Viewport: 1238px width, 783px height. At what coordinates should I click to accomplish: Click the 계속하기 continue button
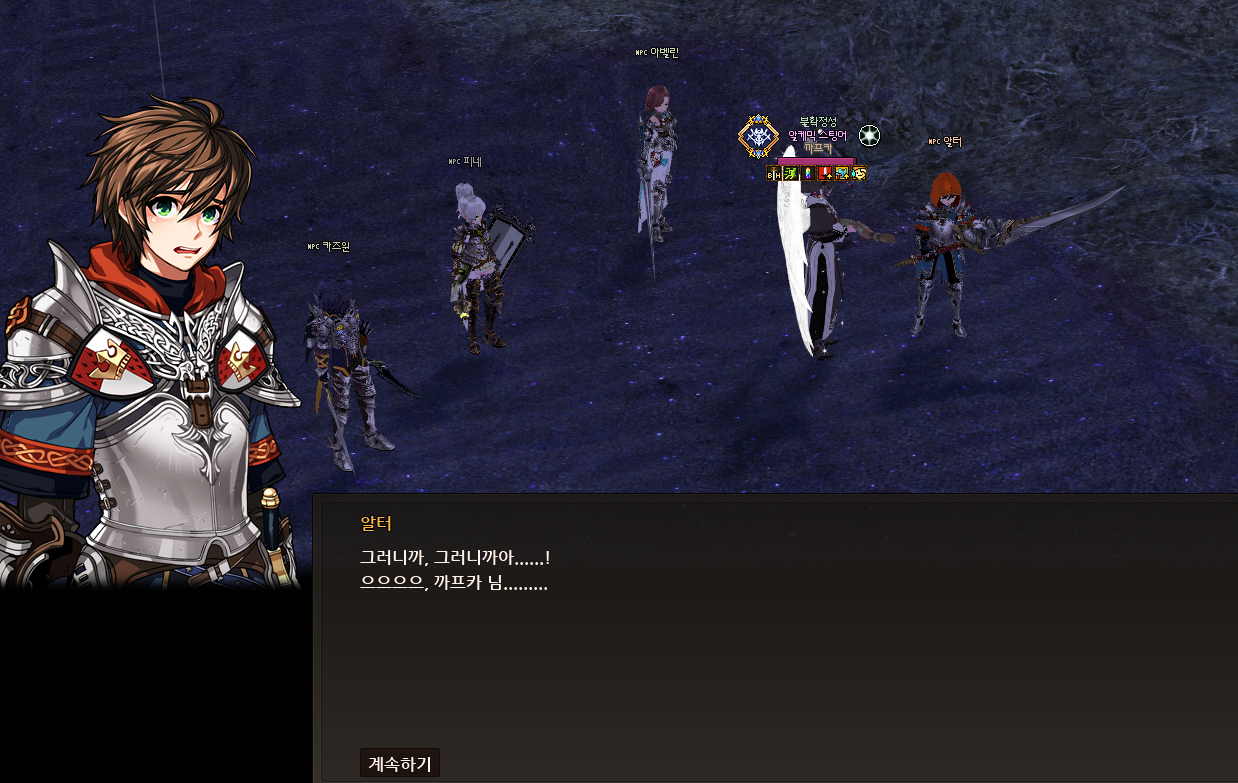tap(400, 763)
